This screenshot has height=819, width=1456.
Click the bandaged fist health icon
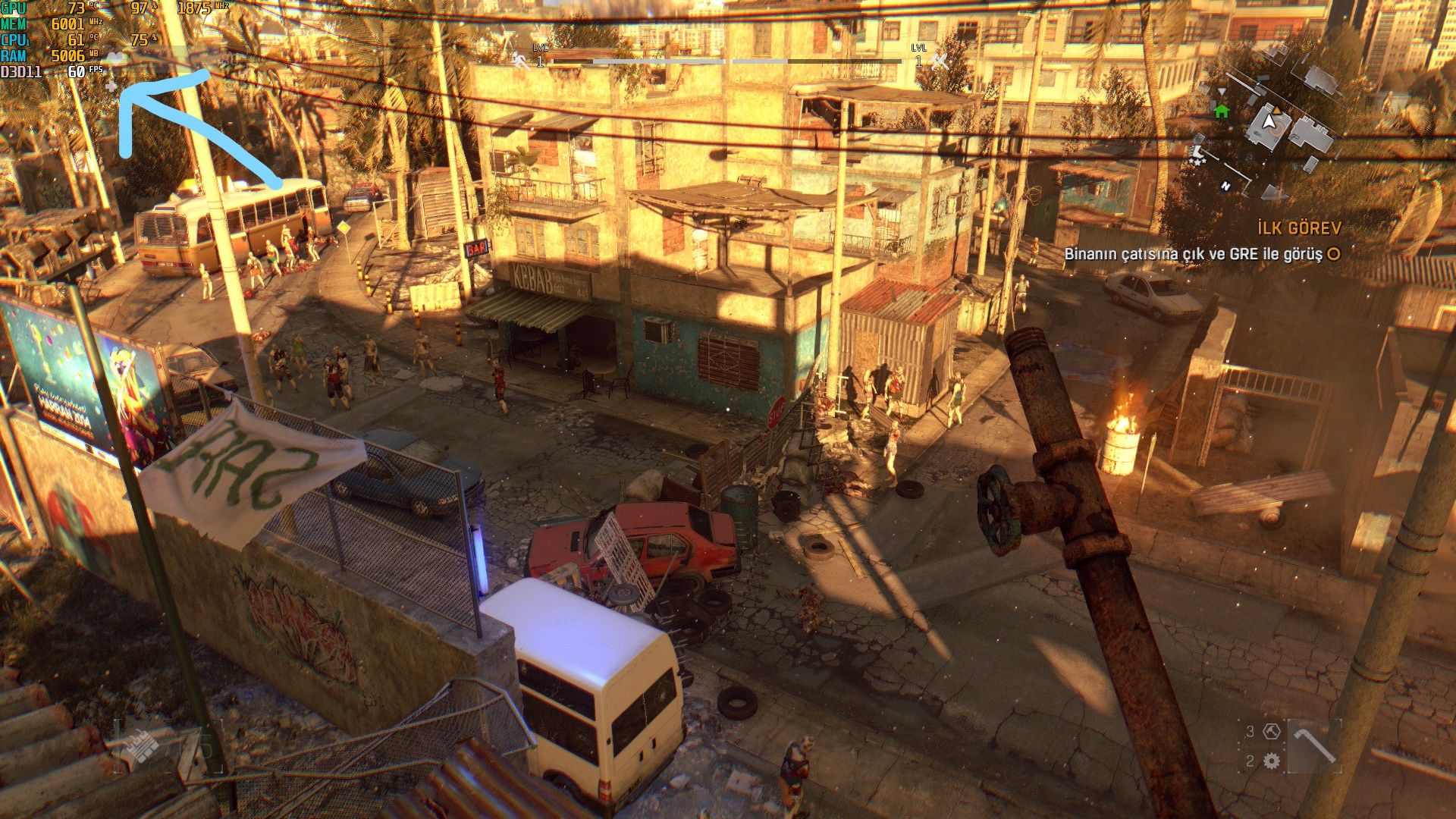pyautogui.click(x=142, y=747)
